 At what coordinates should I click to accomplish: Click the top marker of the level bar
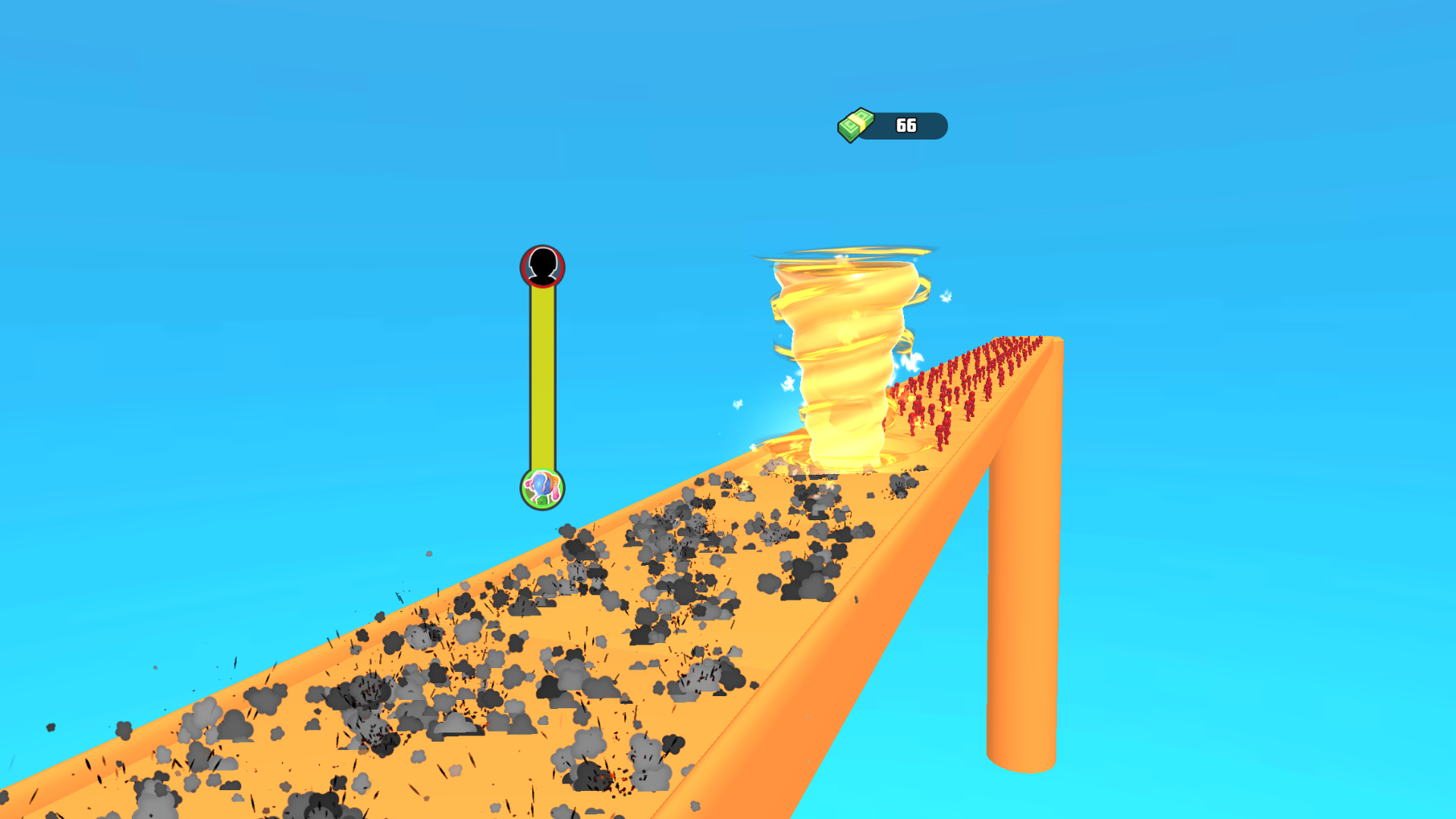pos(541,265)
